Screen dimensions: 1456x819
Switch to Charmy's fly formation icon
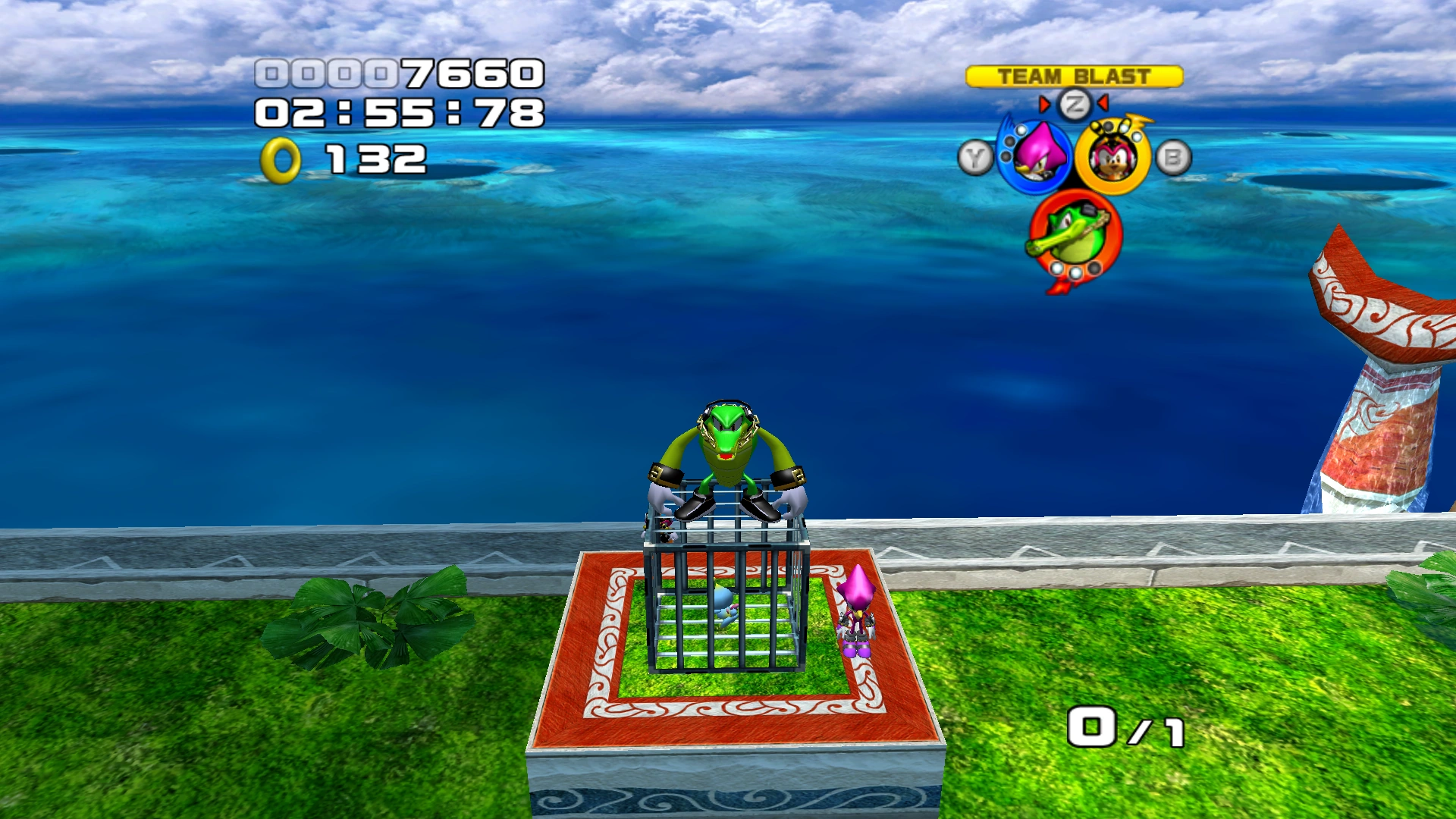point(1112,157)
